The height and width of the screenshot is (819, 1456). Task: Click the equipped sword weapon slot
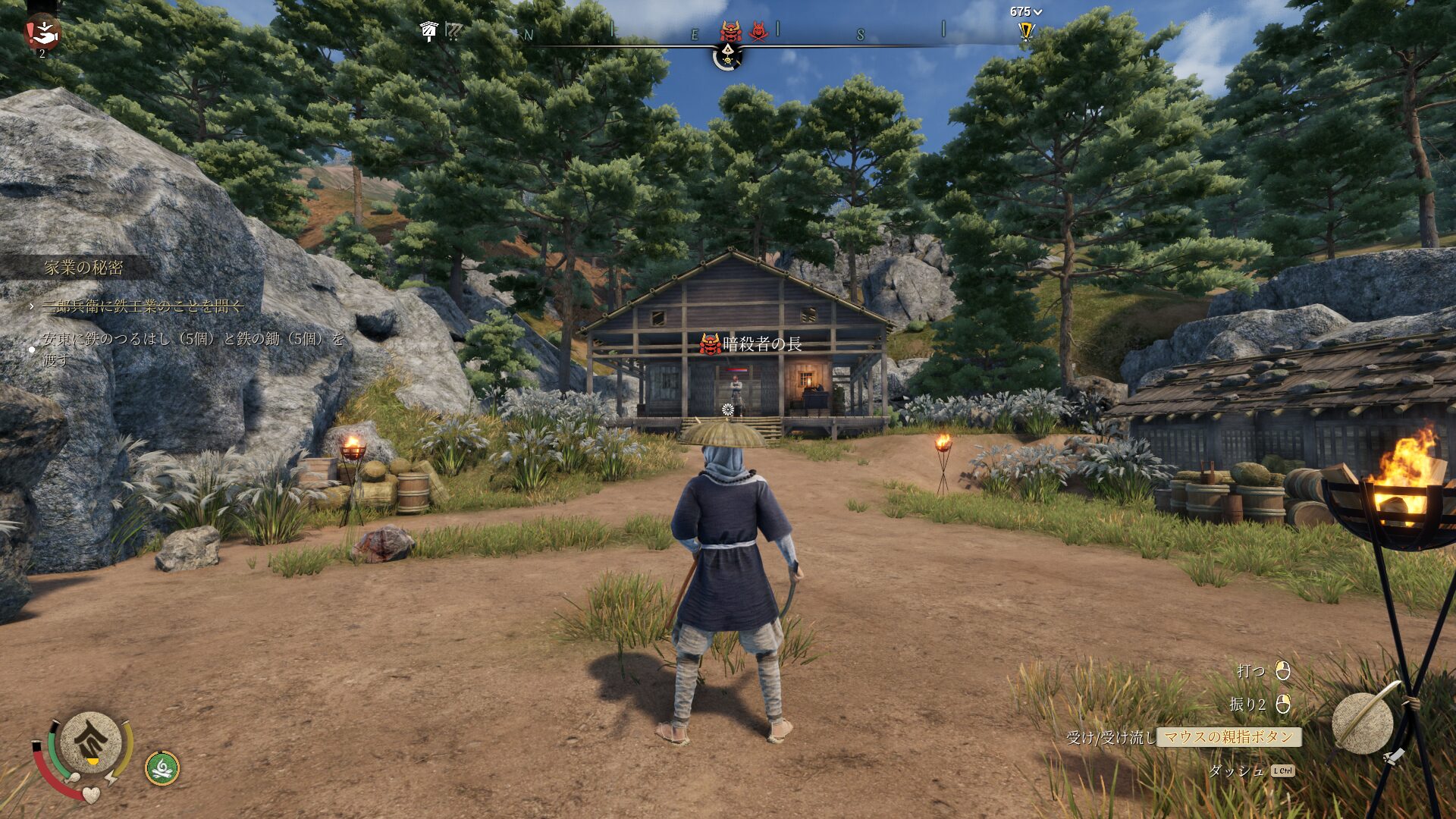point(1363,721)
